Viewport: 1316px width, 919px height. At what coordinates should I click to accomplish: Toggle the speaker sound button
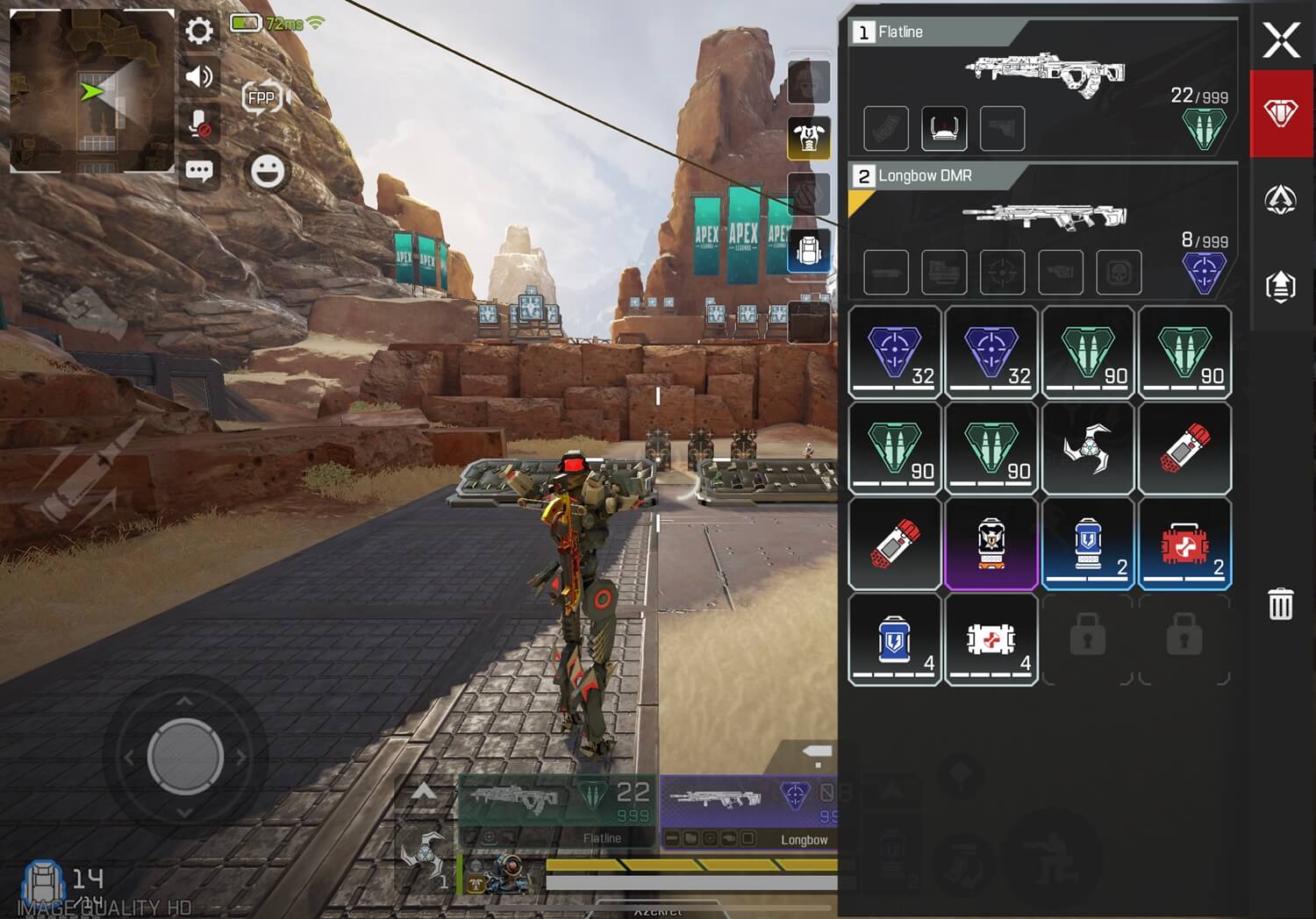[199, 77]
